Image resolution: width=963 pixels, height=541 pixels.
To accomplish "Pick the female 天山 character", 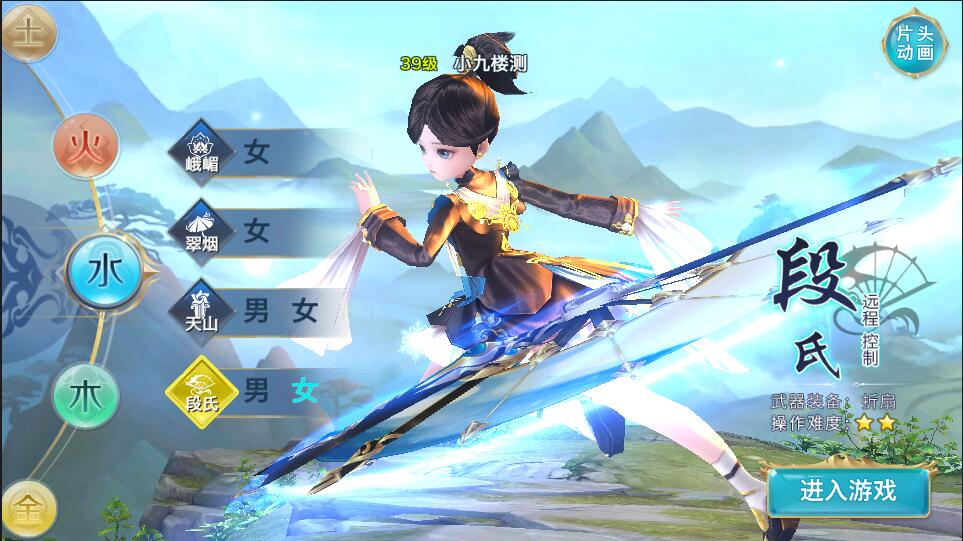I will pyautogui.click(x=305, y=310).
